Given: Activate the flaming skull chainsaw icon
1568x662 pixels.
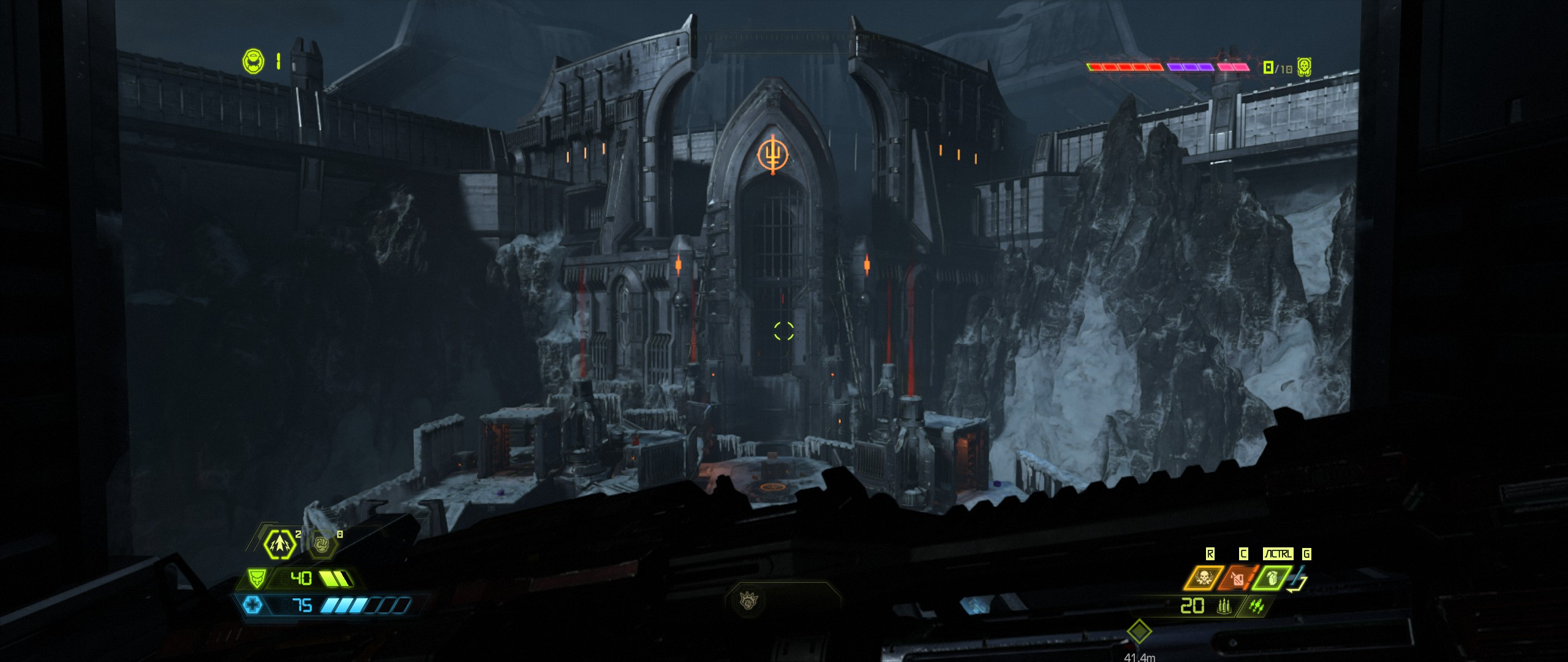Looking at the screenshot, I should (x=1203, y=579).
